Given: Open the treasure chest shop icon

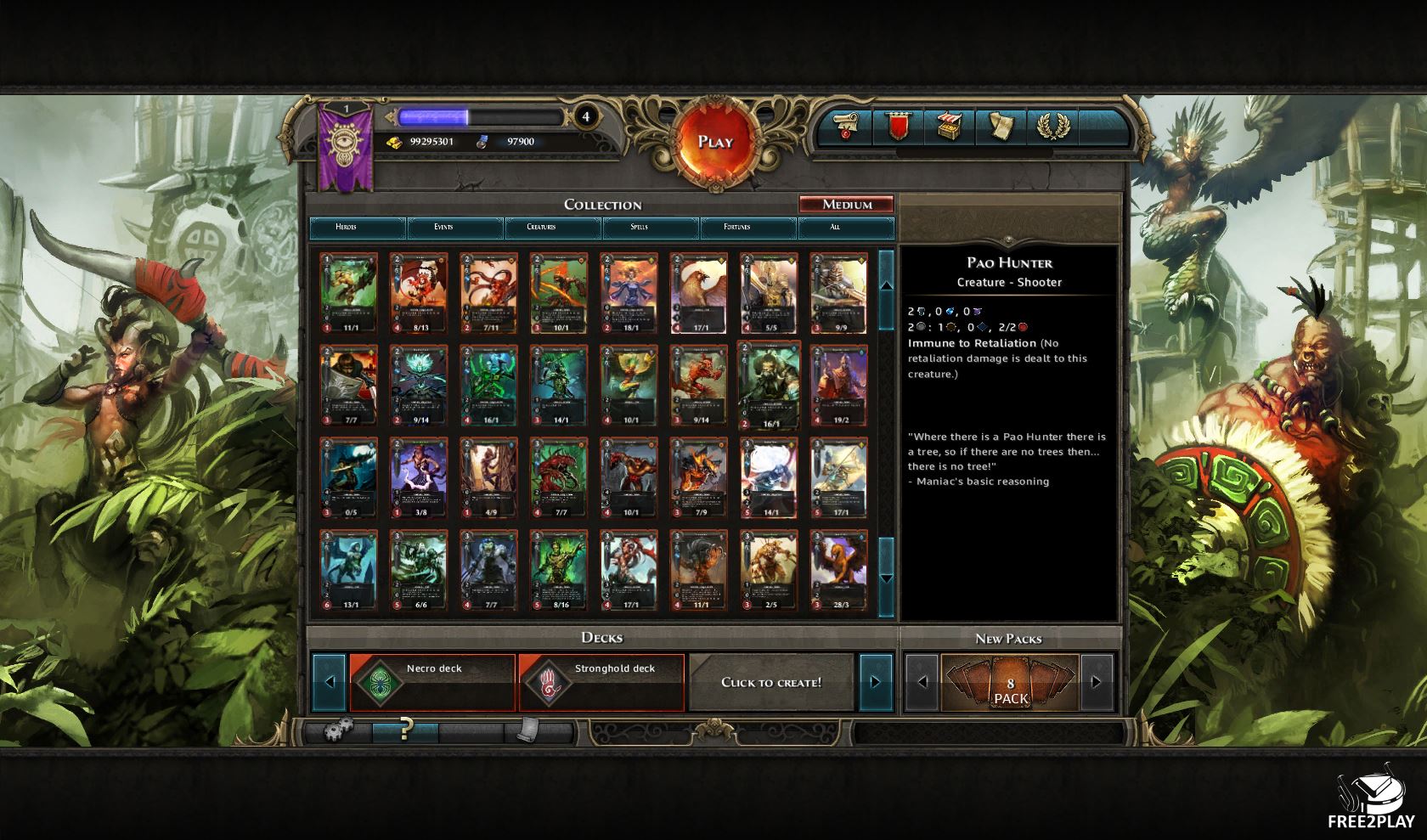Looking at the screenshot, I should 949,127.
